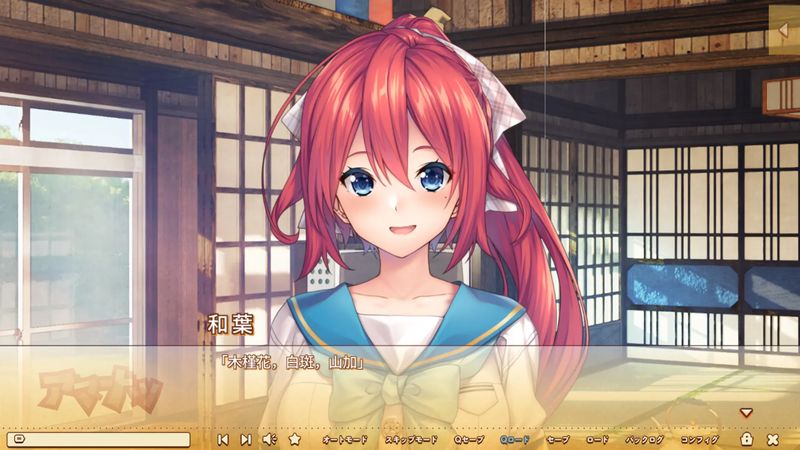Advance dialogue with the orange down arrow
800x450 pixels.
[x=746, y=412]
